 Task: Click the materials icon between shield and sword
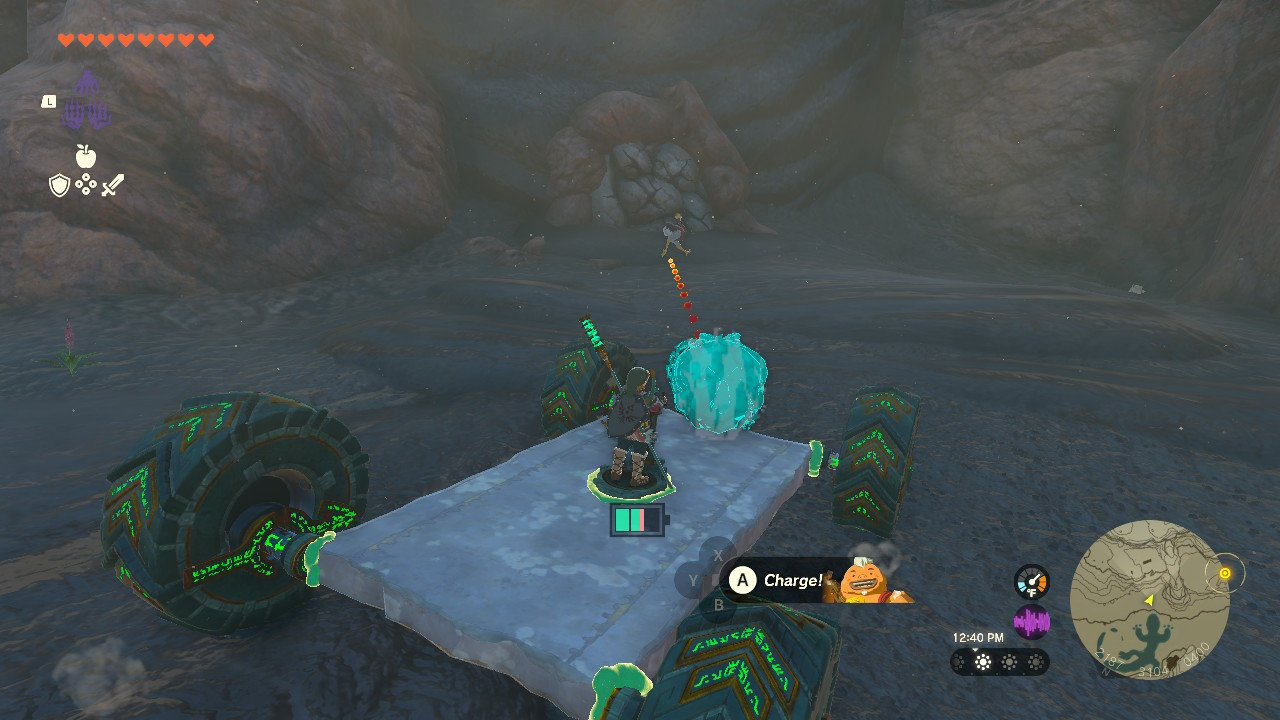coord(85,185)
